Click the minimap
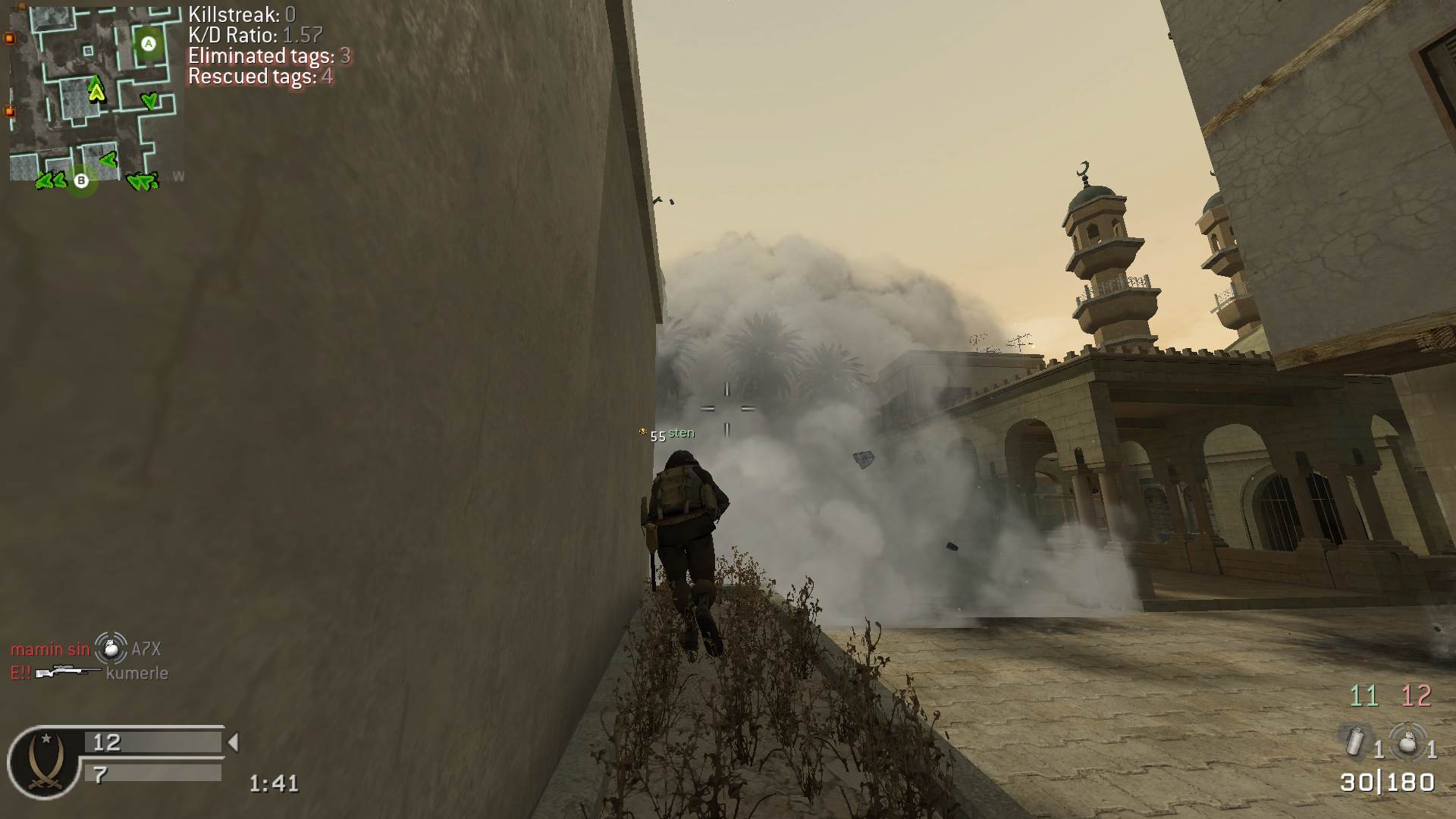Image resolution: width=1456 pixels, height=819 pixels. tap(96, 95)
